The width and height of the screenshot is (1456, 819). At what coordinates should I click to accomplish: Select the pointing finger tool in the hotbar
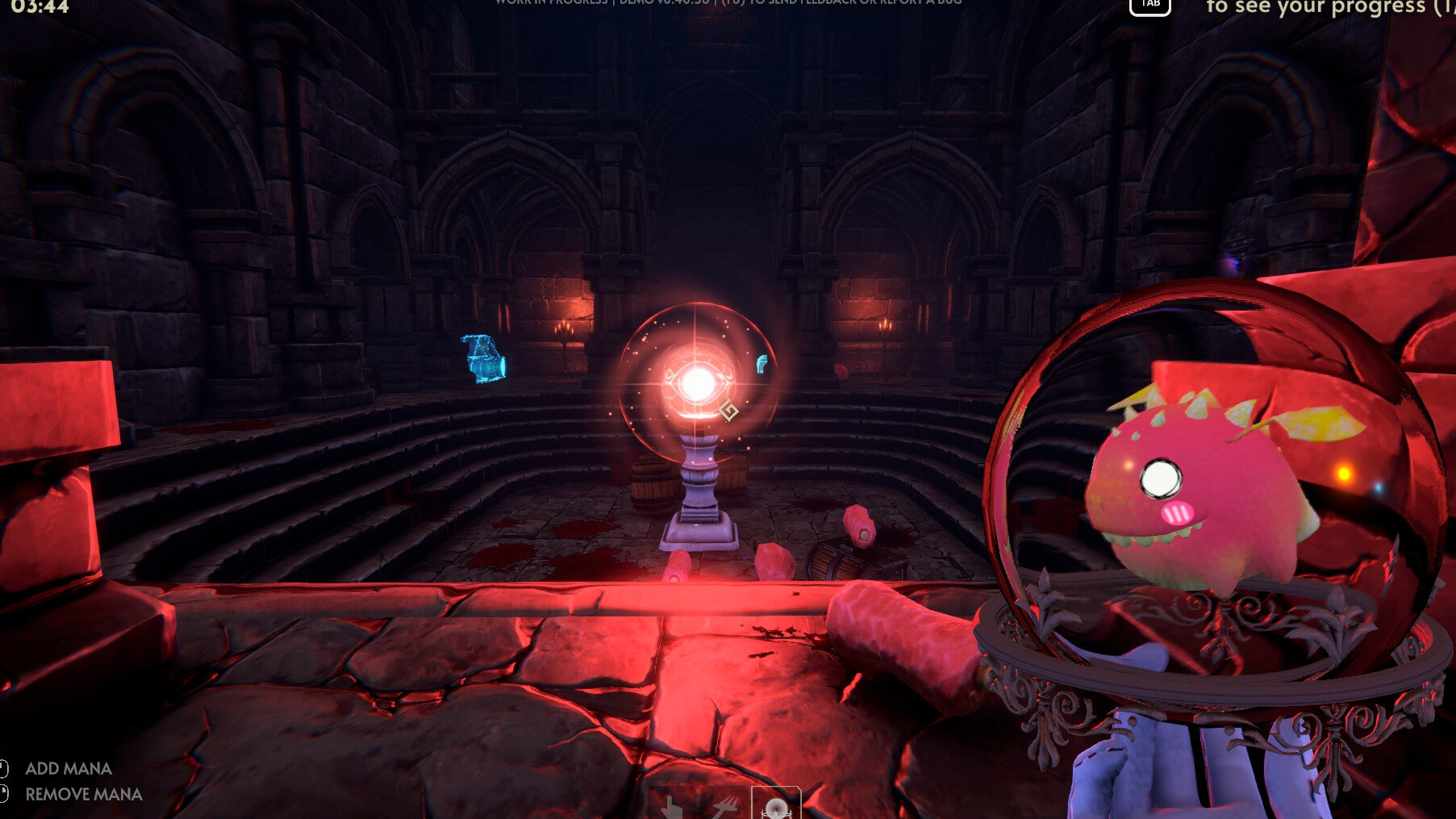click(672, 809)
